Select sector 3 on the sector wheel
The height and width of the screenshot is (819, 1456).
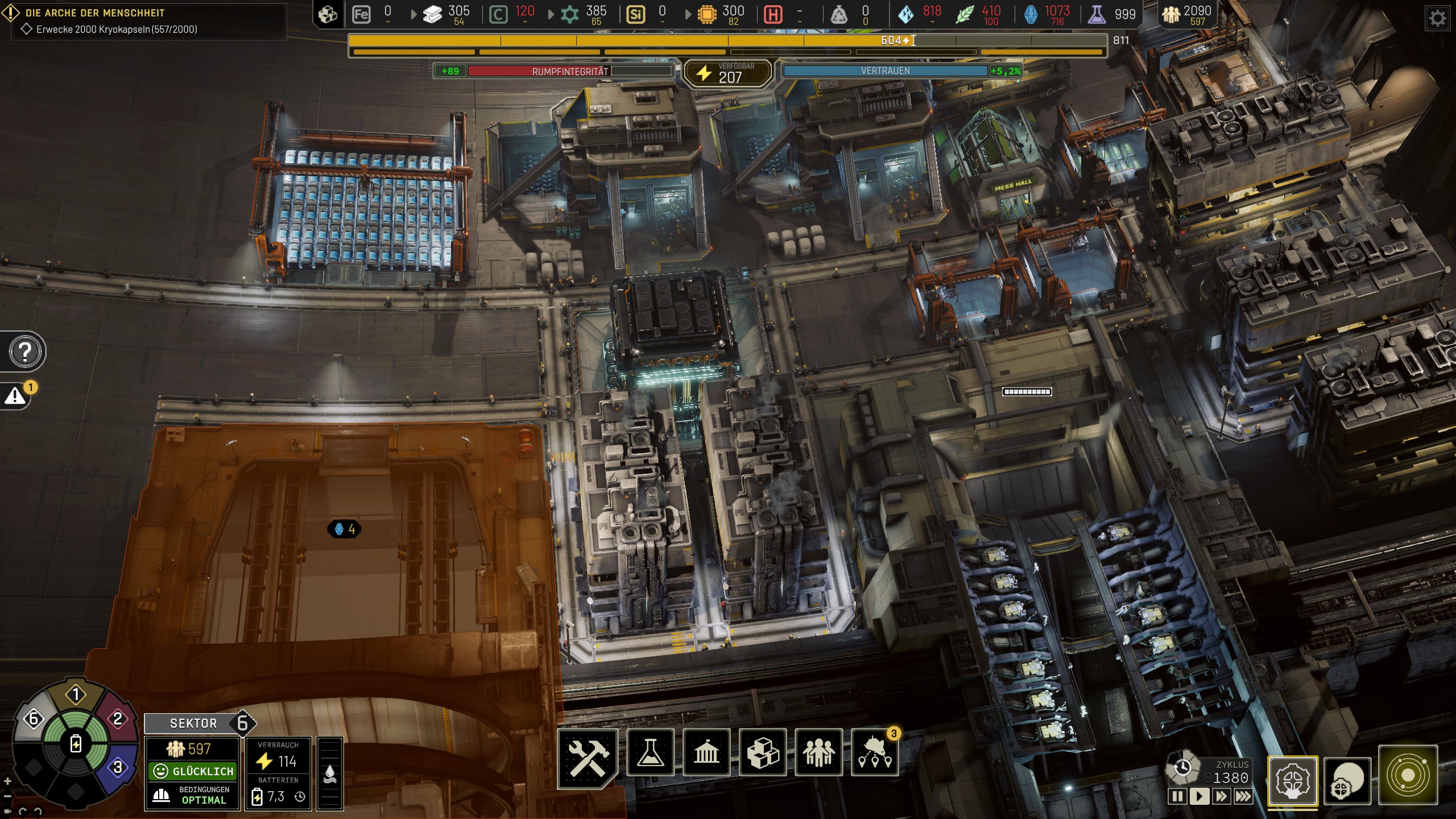[118, 767]
